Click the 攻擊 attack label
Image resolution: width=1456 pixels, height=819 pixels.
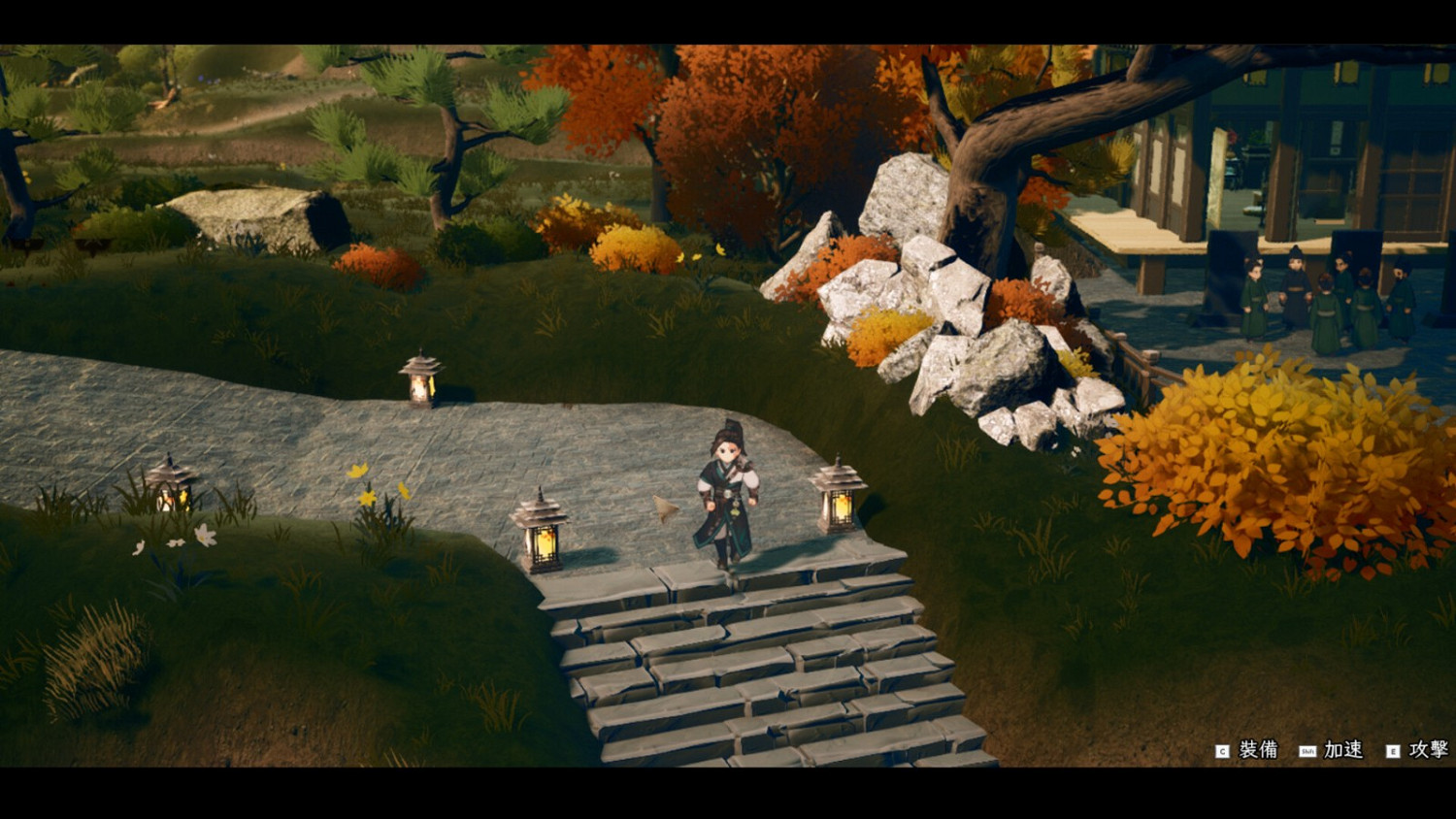coord(1430,750)
